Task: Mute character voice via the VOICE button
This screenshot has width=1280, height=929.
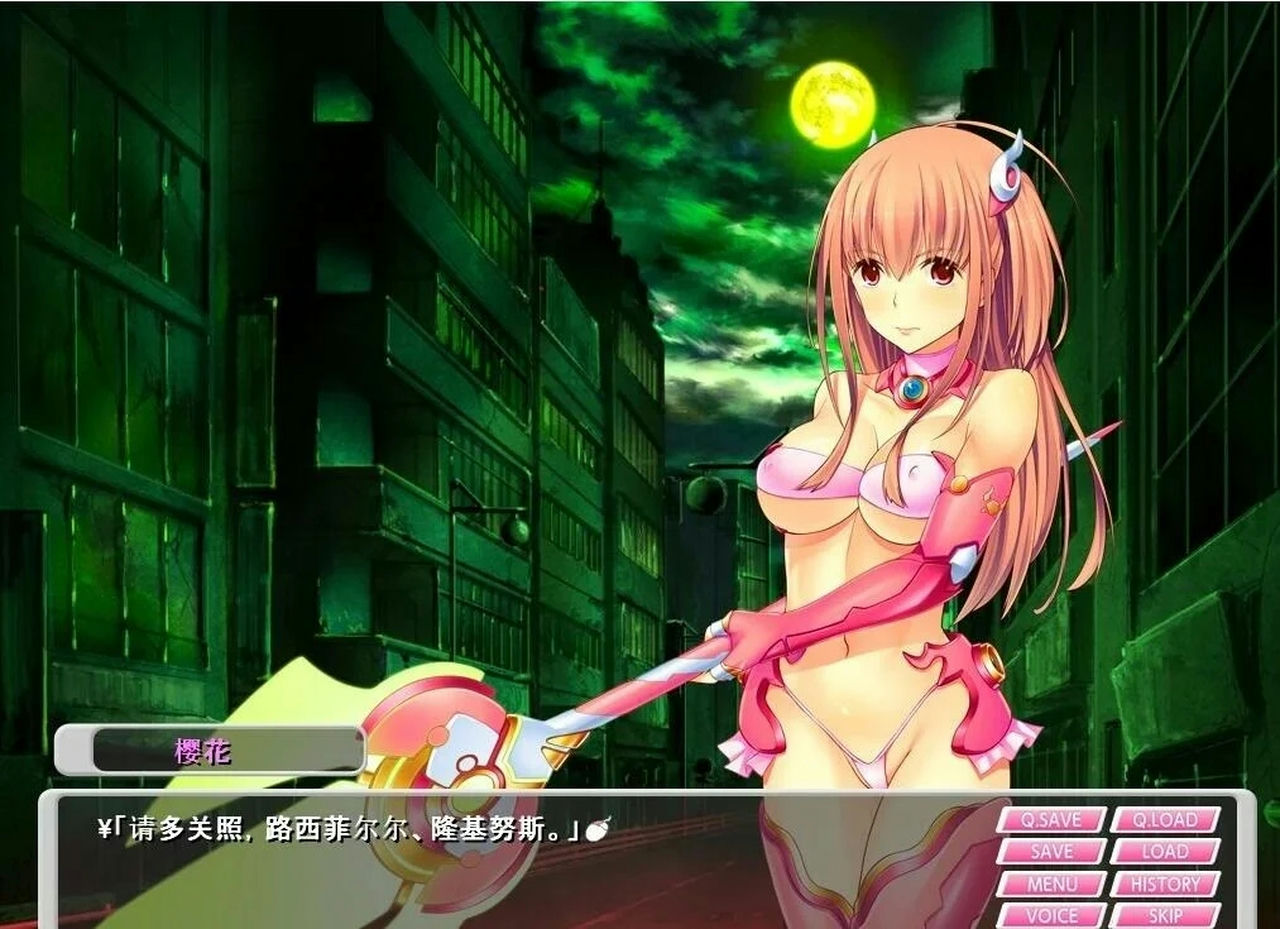Action: (1053, 916)
